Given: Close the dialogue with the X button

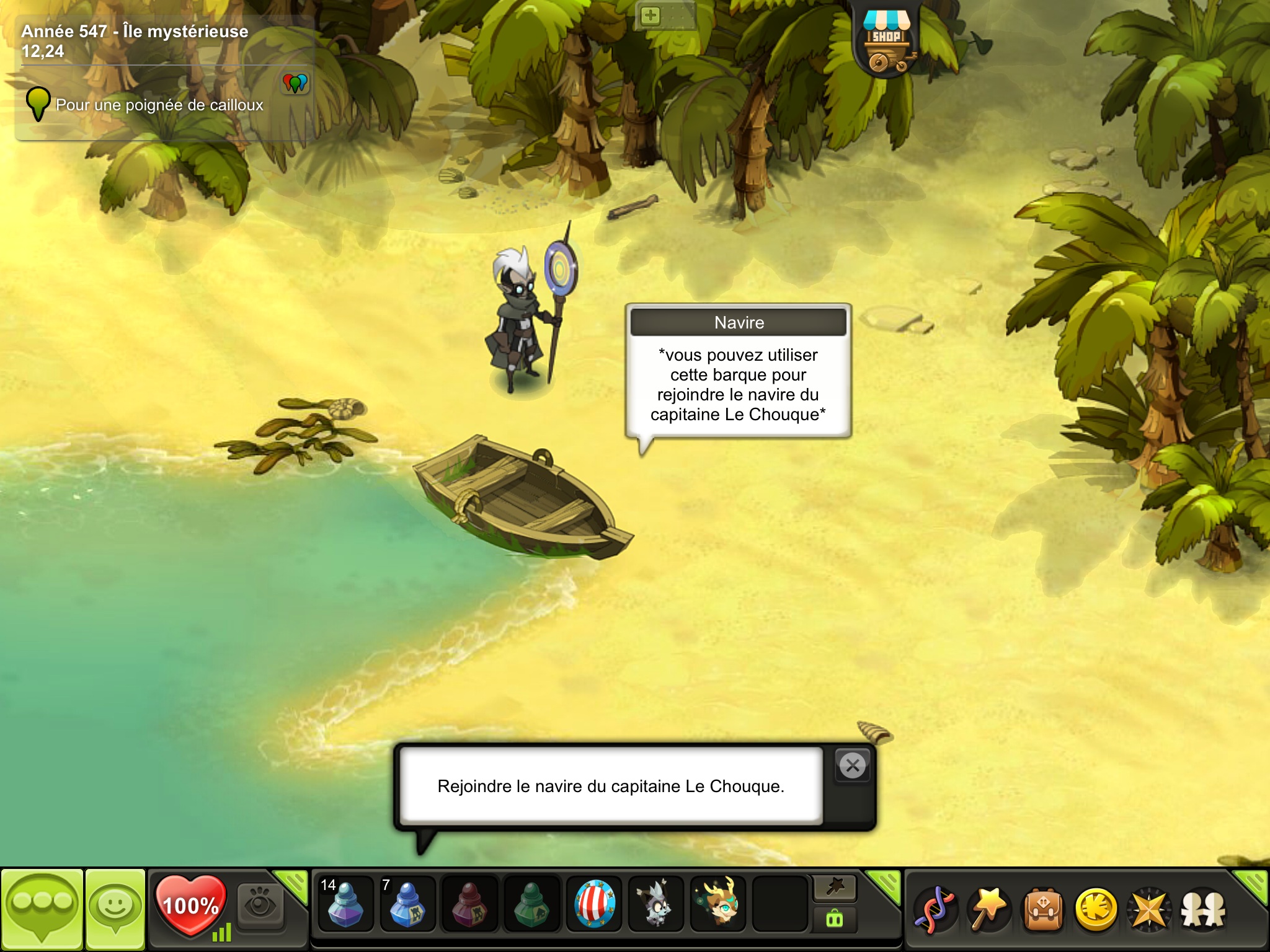Looking at the screenshot, I should pos(853,766).
